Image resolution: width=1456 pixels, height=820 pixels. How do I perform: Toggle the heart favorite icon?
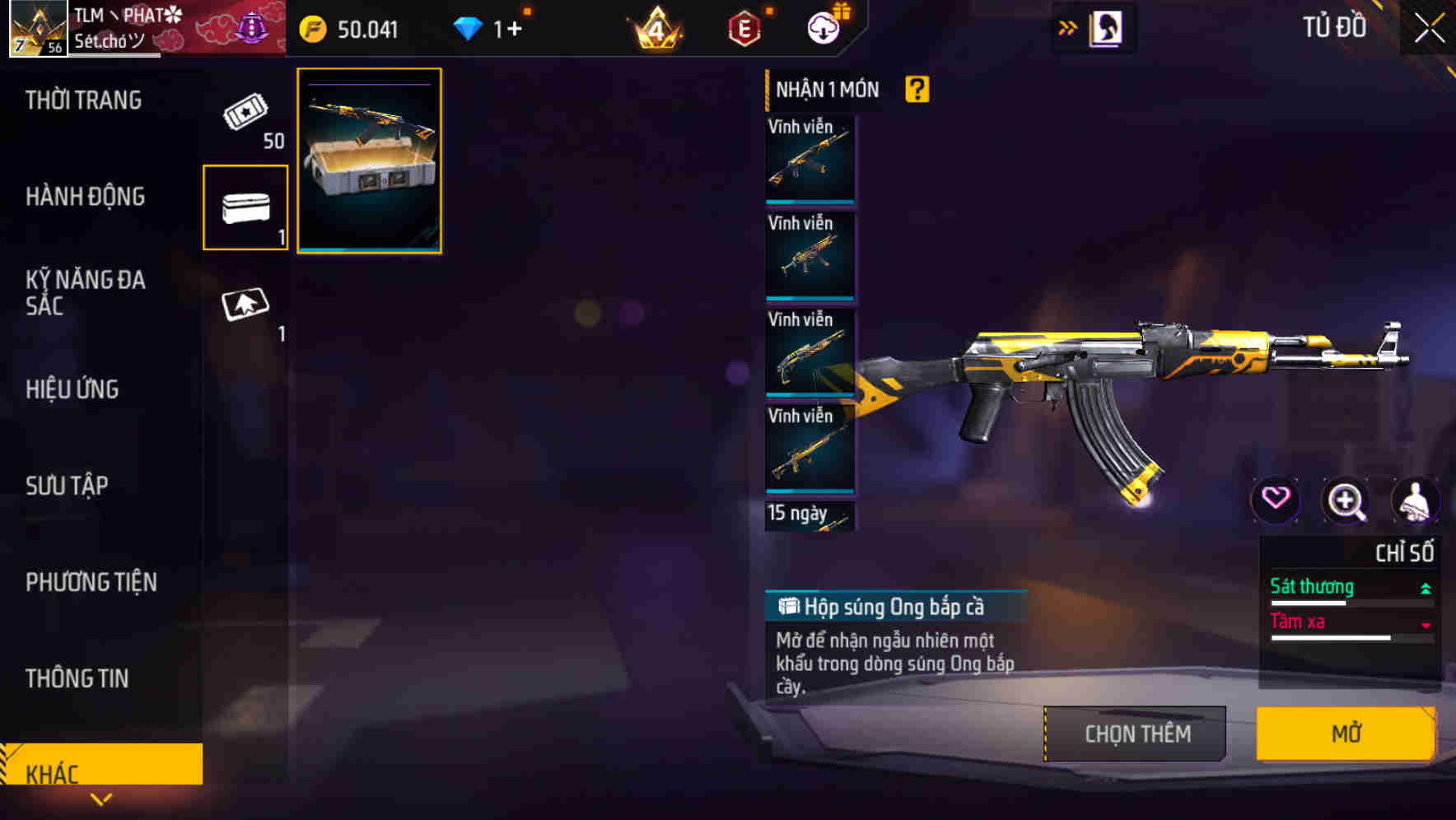(1276, 501)
